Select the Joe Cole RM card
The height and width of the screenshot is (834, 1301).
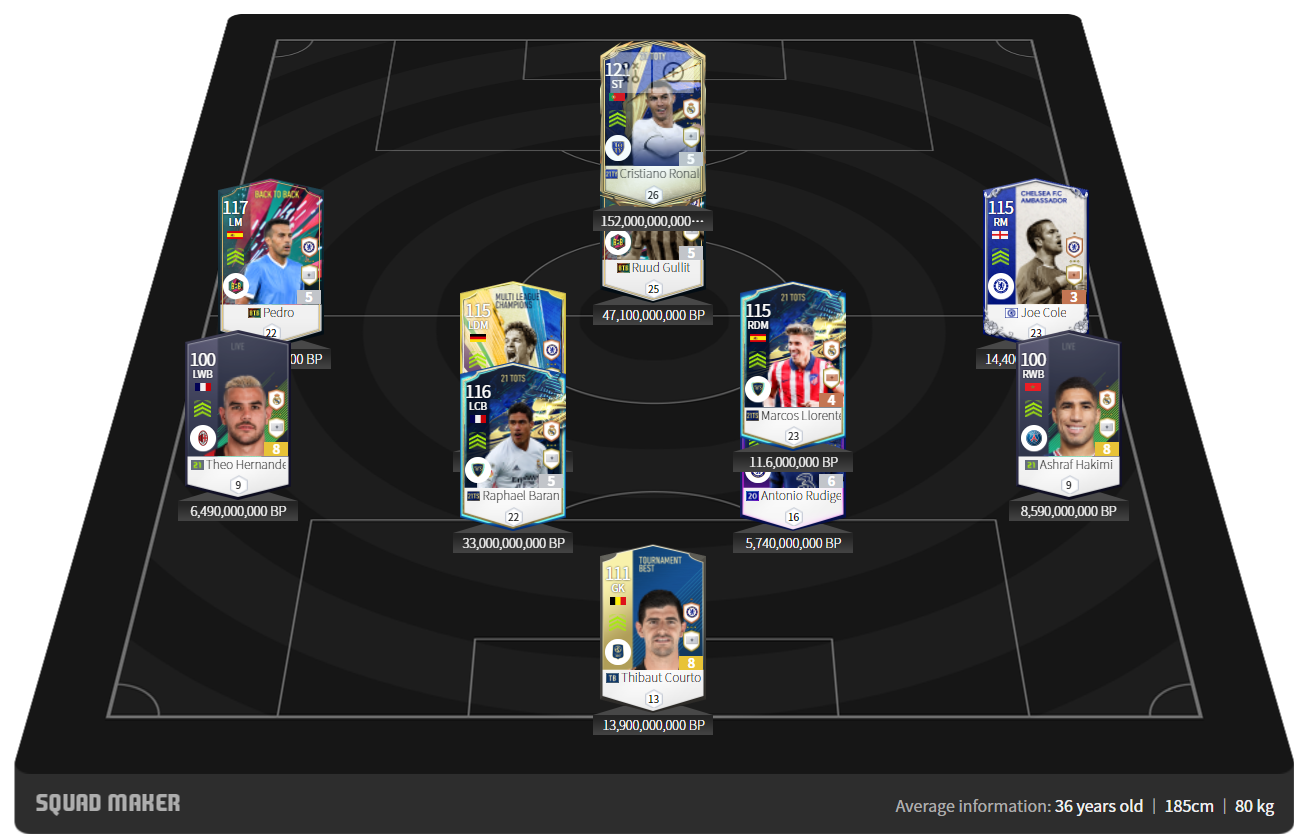[x=1035, y=250]
